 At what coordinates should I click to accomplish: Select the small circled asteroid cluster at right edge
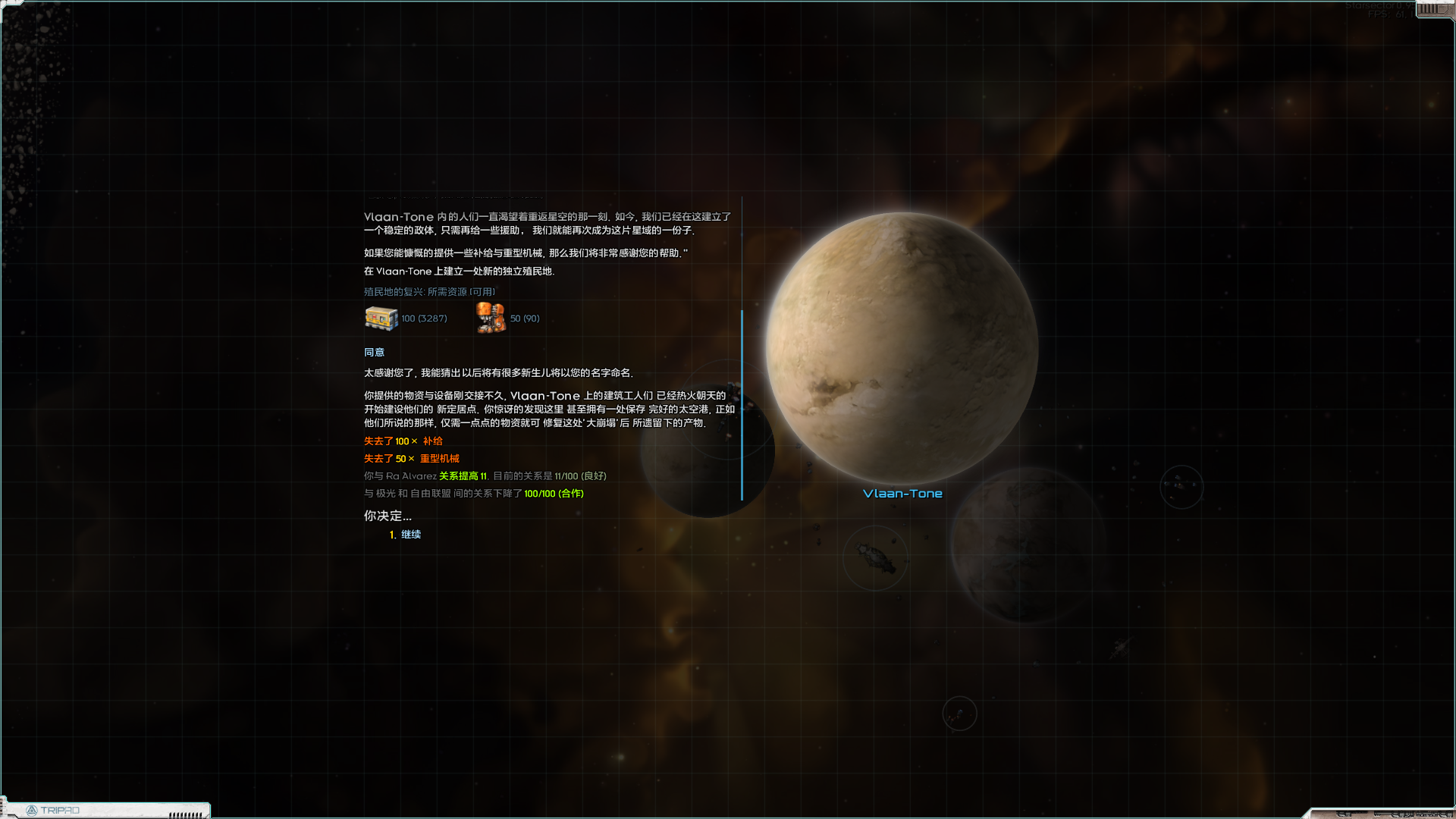(1181, 487)
